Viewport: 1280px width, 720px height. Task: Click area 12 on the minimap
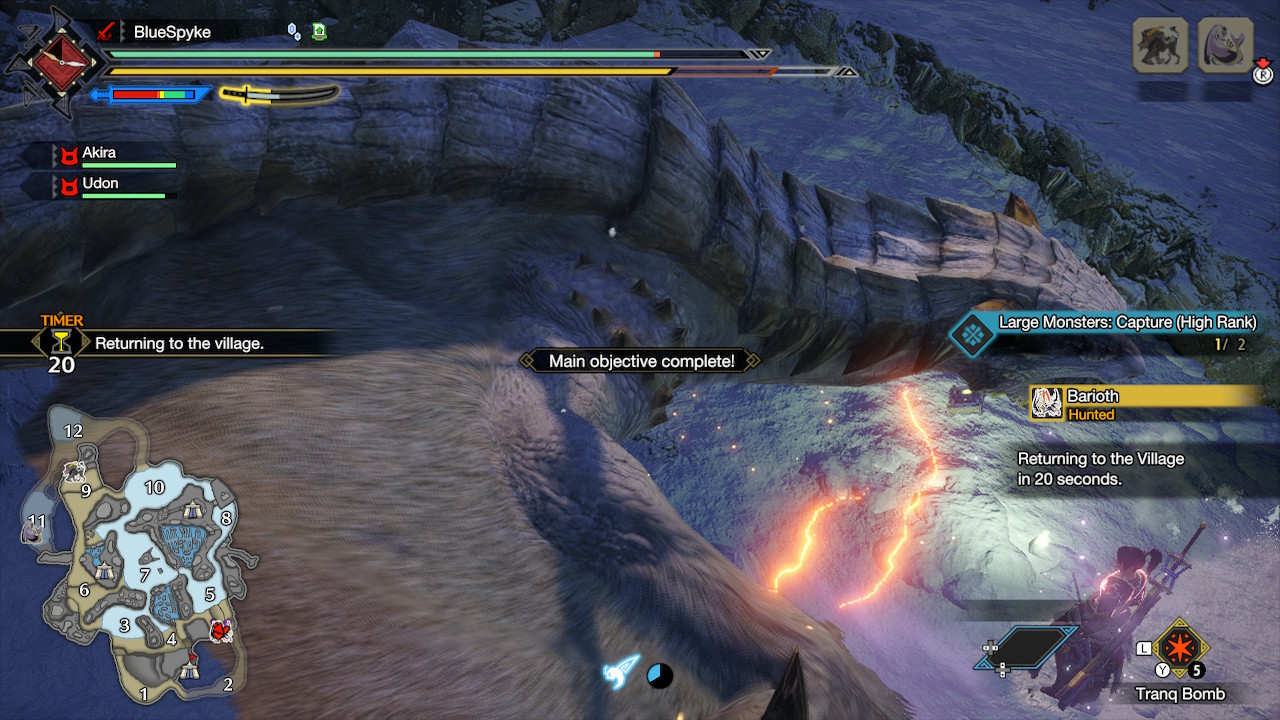click(x=73, y=431)
